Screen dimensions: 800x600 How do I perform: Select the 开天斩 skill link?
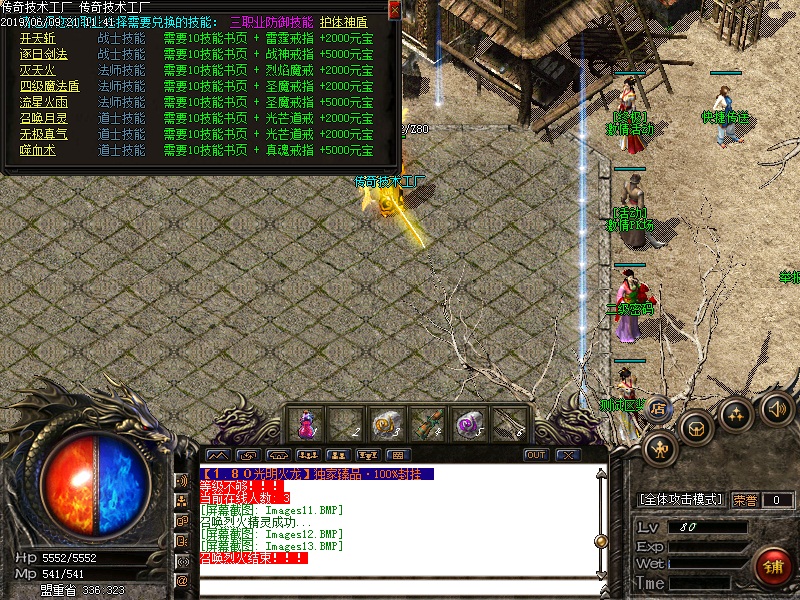coord(37,38)
